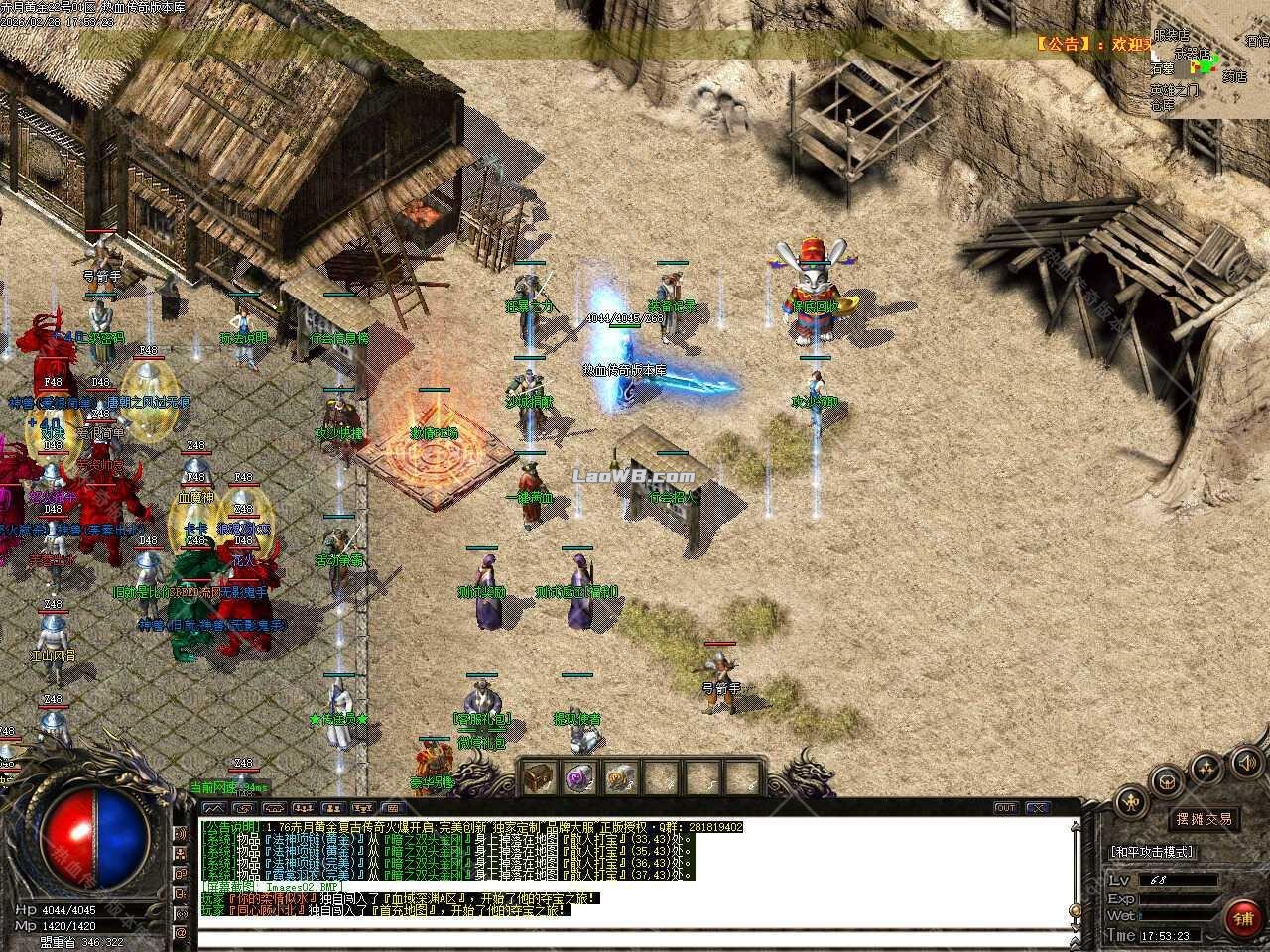Click the red 铺 shop icon
Screen dimensions: 1270x952
click(1243, 916)
